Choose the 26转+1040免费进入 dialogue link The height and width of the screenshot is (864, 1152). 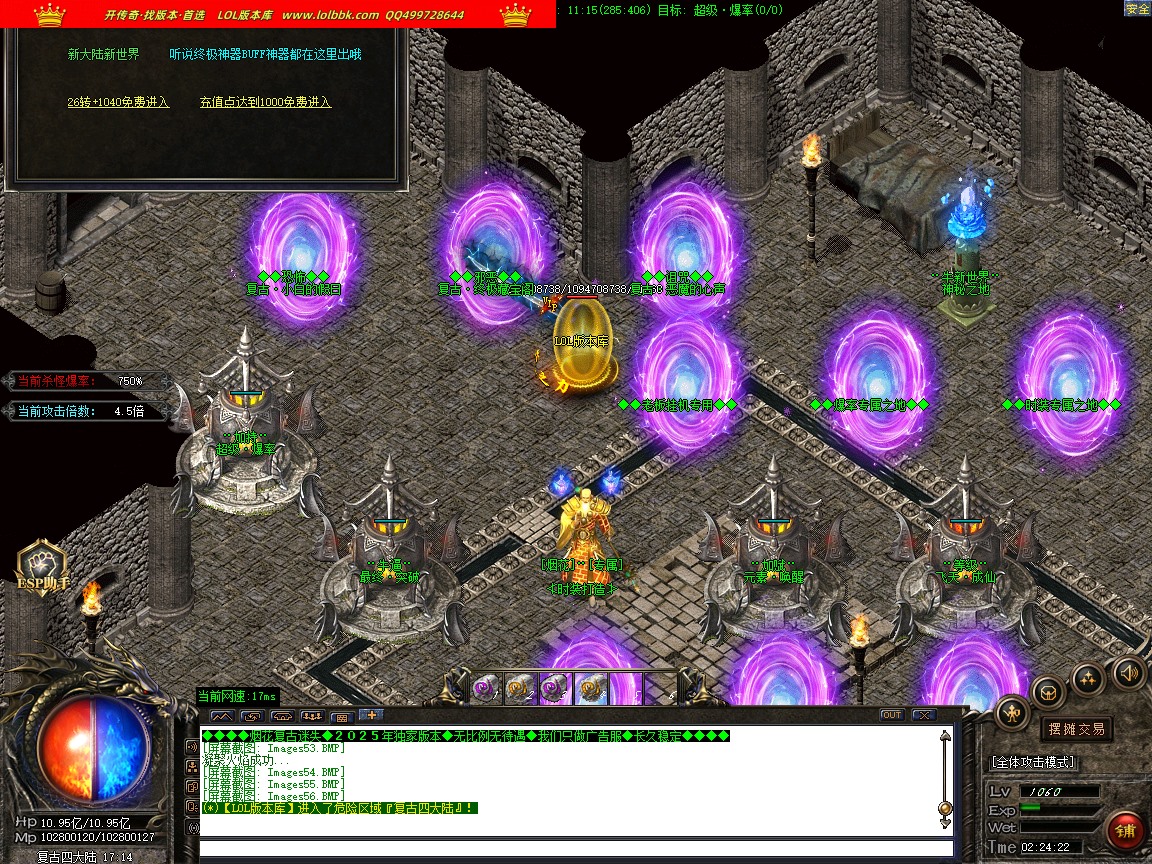[x=118, y=102]
